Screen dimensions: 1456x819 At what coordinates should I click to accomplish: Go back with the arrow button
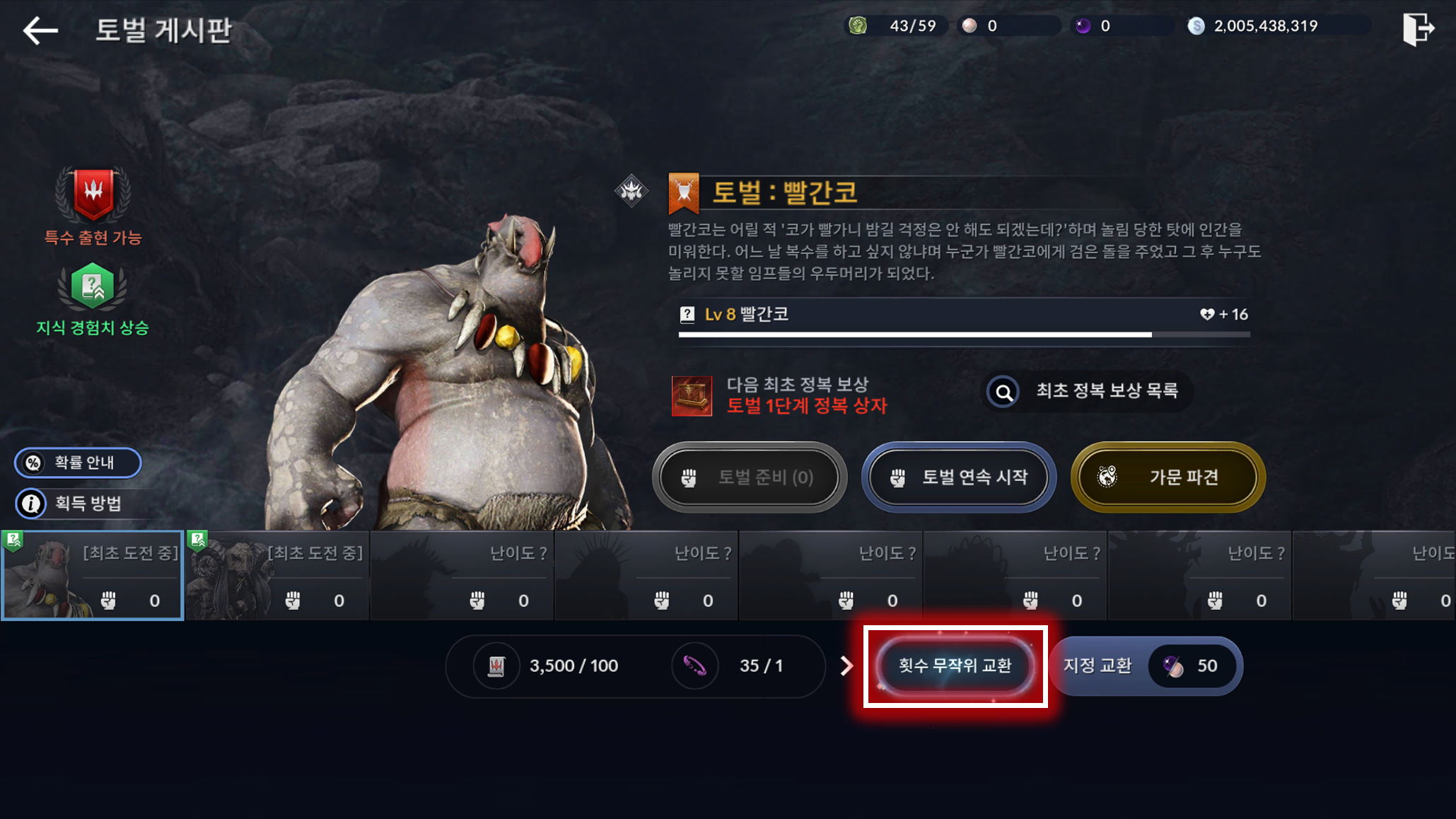pos(40,30)
